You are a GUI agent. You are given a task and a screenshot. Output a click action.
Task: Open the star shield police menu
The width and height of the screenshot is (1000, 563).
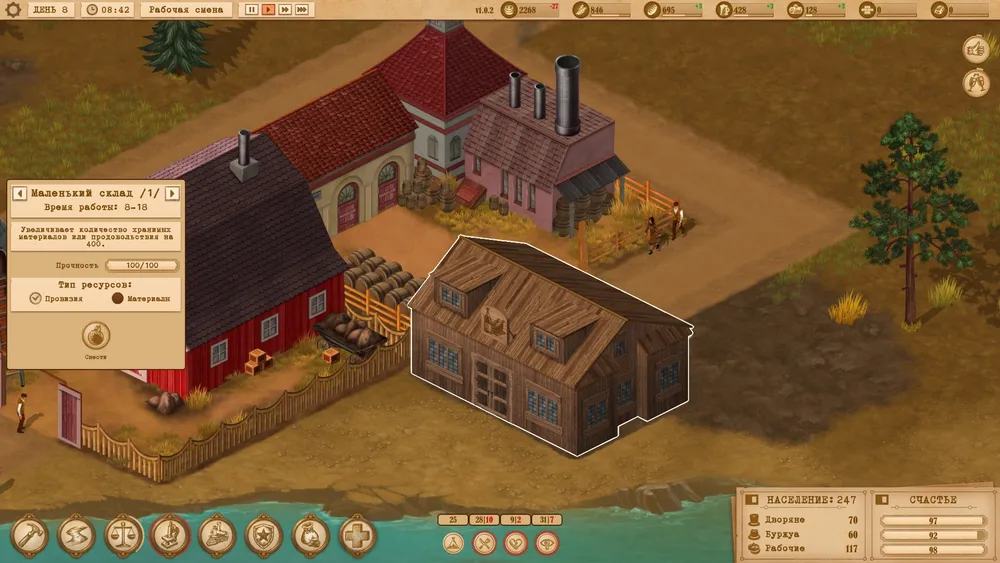(265, 536)
